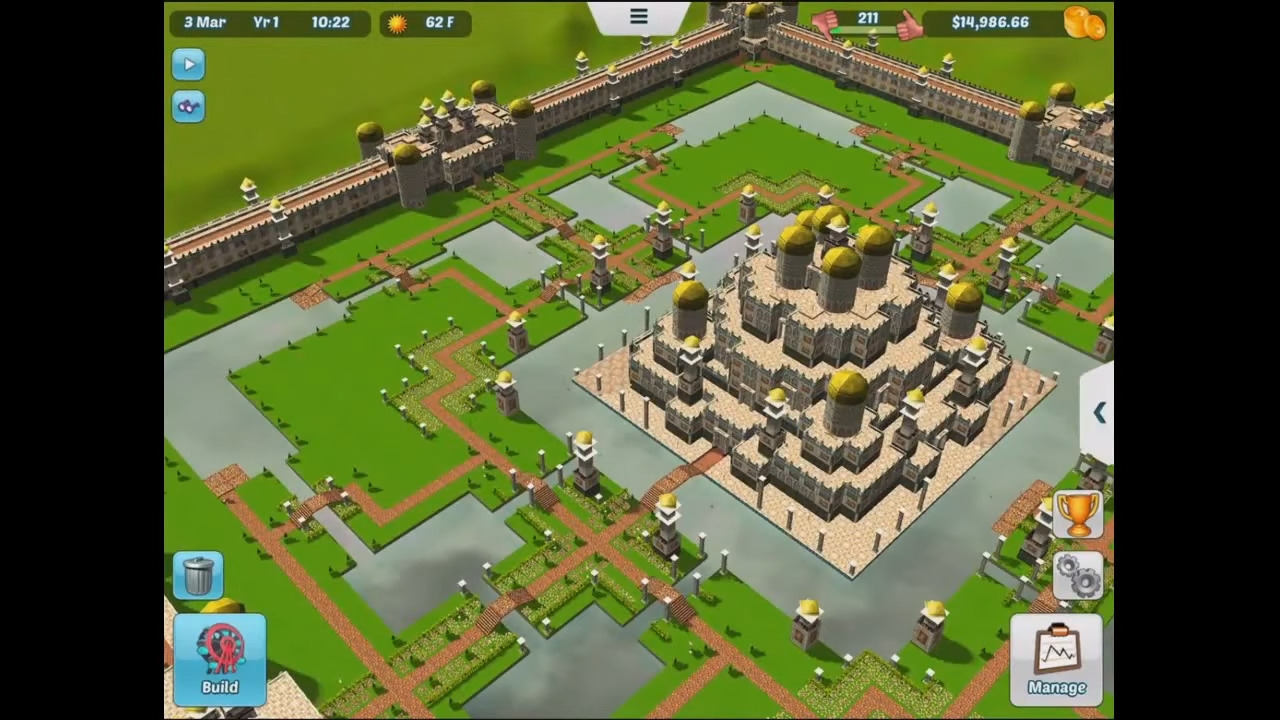Click the 3 Mar Yr 1 date display
The width and height of the screenshot is (1280, 720).
click(240, 22)
